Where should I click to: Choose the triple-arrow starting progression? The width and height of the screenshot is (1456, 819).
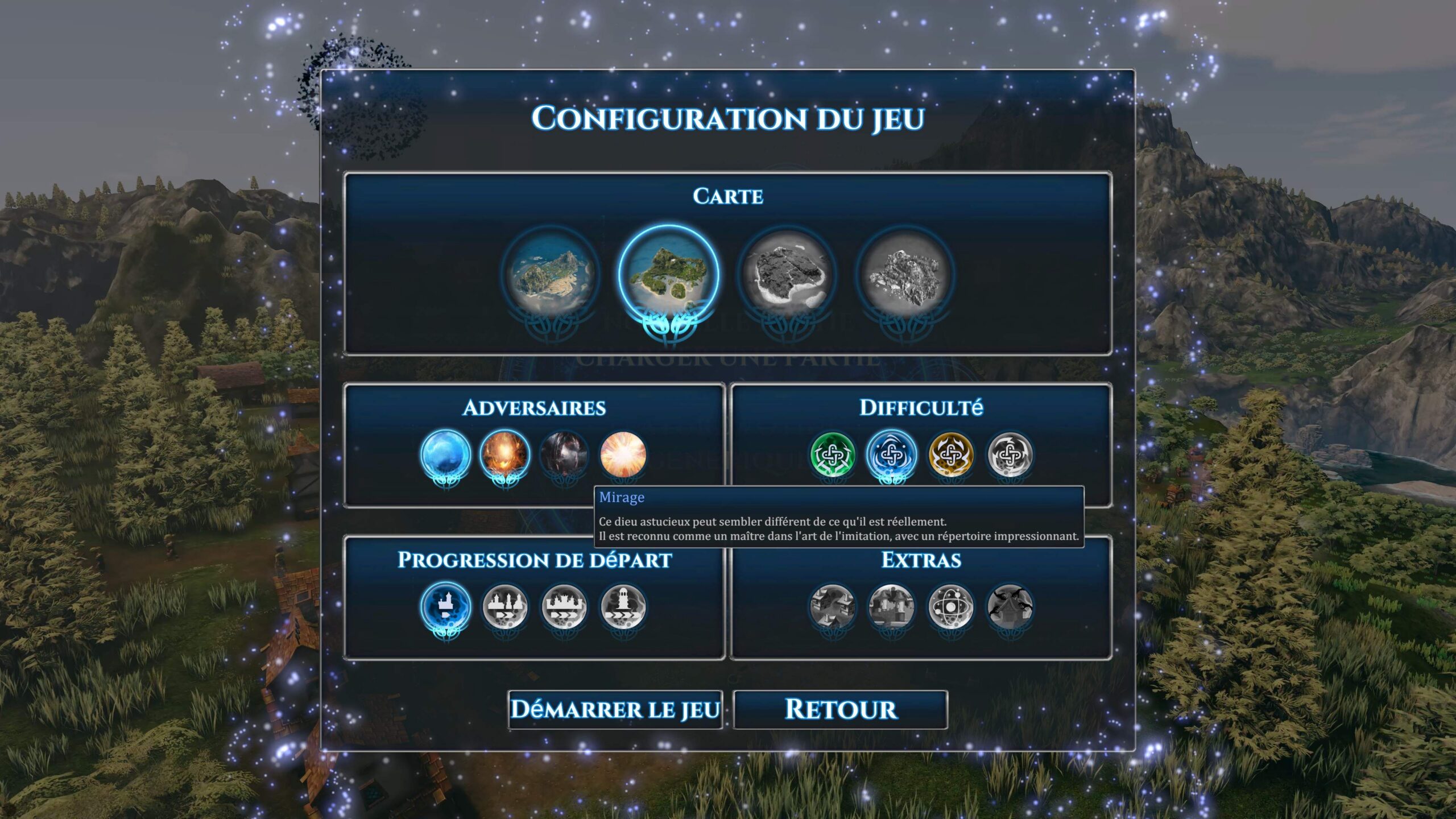564,606
